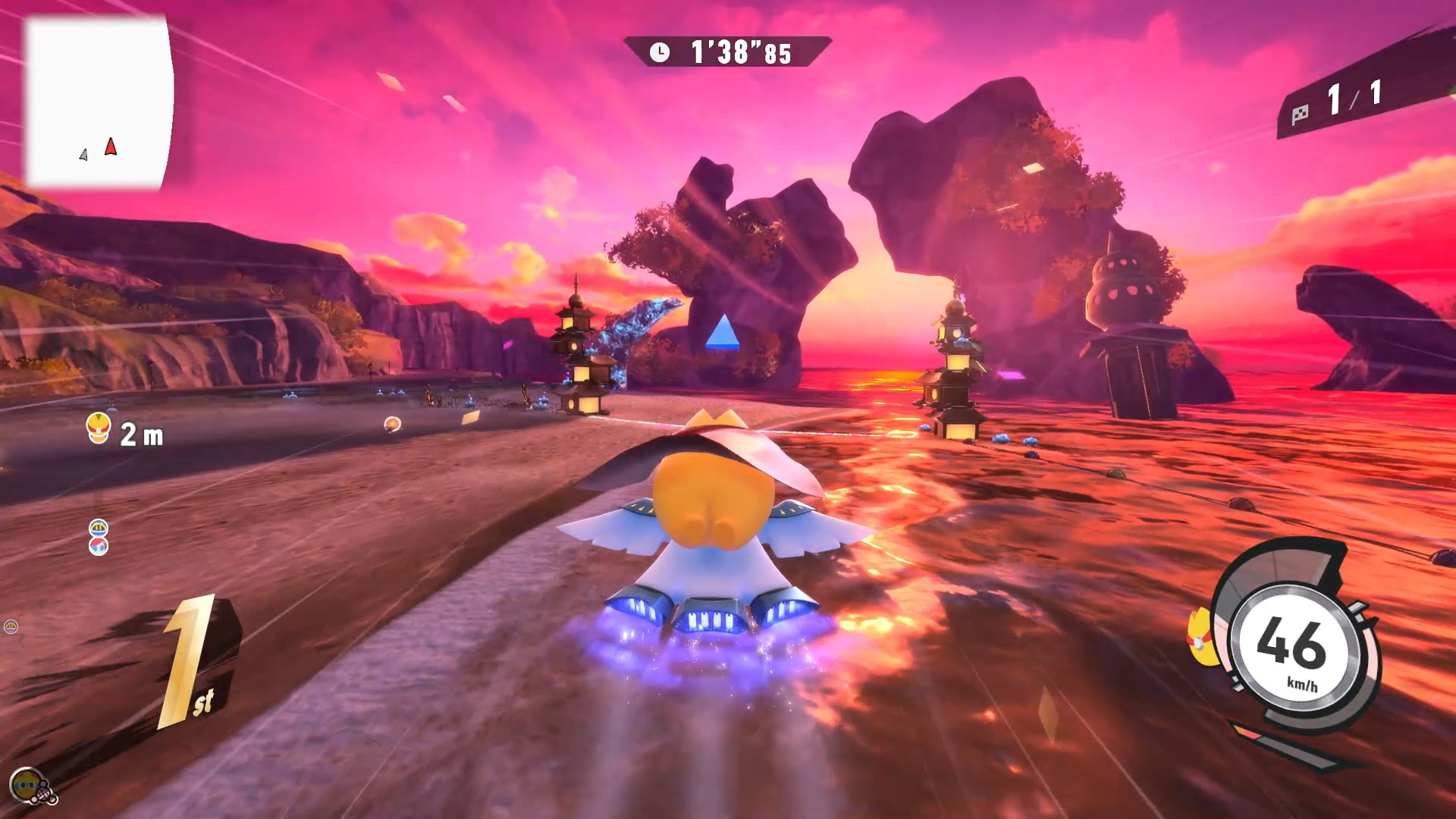Viewport: 1456px width, 819px height.
Task: Click the white minimap panel
Action: pyautogui.click(x=99, y=102)
